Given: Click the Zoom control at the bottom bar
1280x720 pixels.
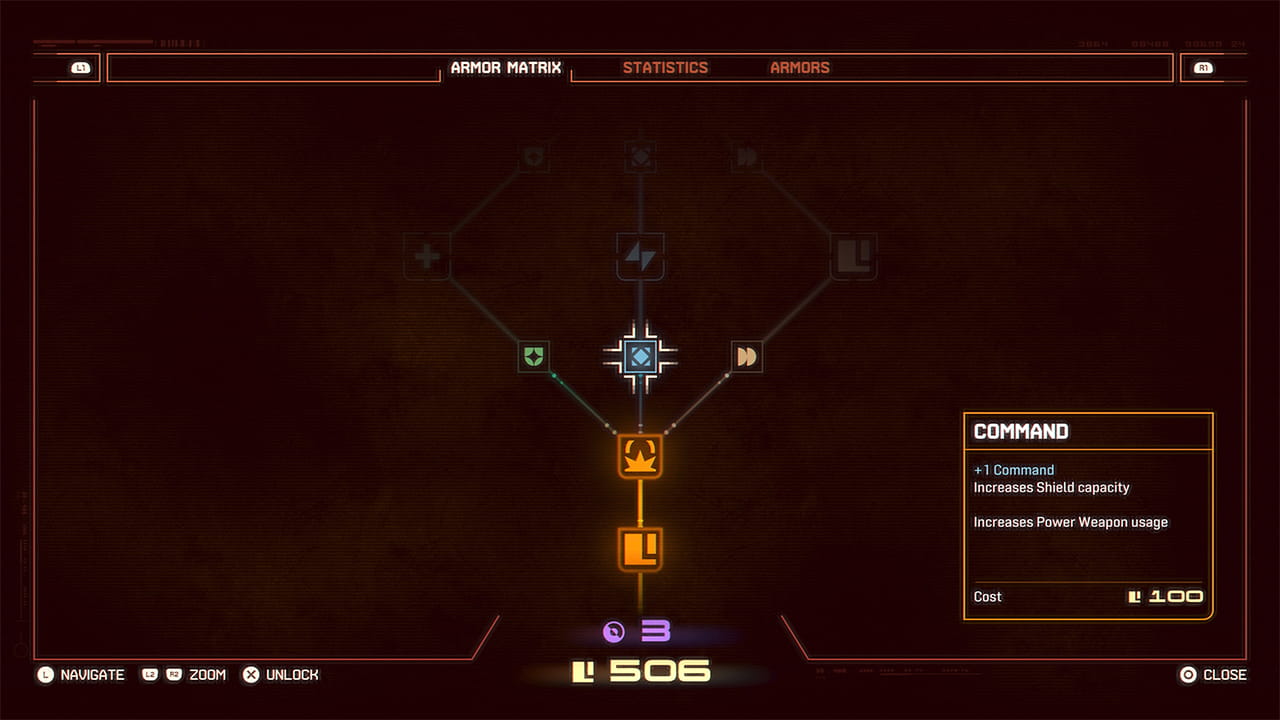Looking at the screenshot, I should tap(207, 674).
